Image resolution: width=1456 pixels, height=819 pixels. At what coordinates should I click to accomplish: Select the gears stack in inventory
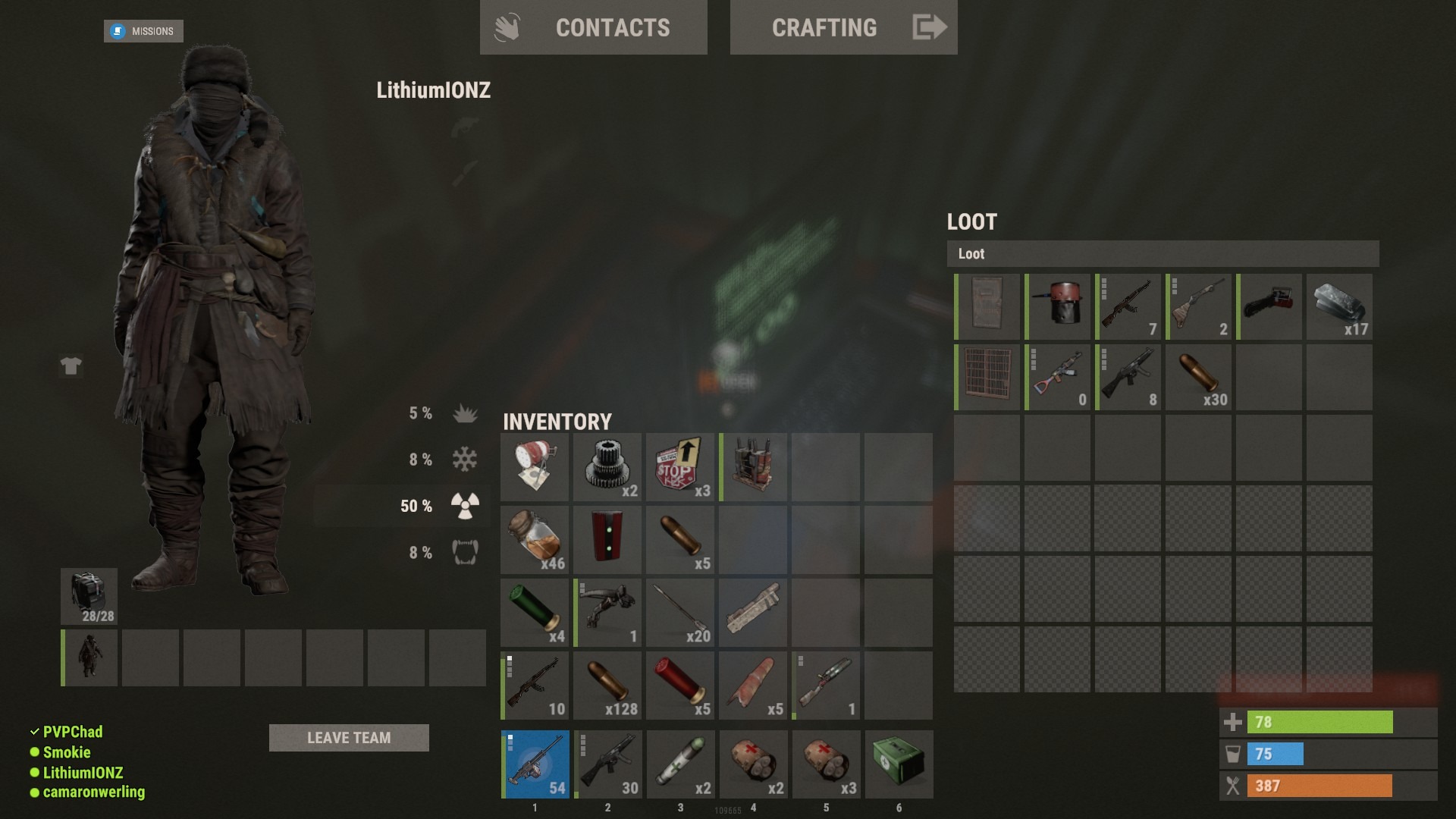tap(607, 466)
